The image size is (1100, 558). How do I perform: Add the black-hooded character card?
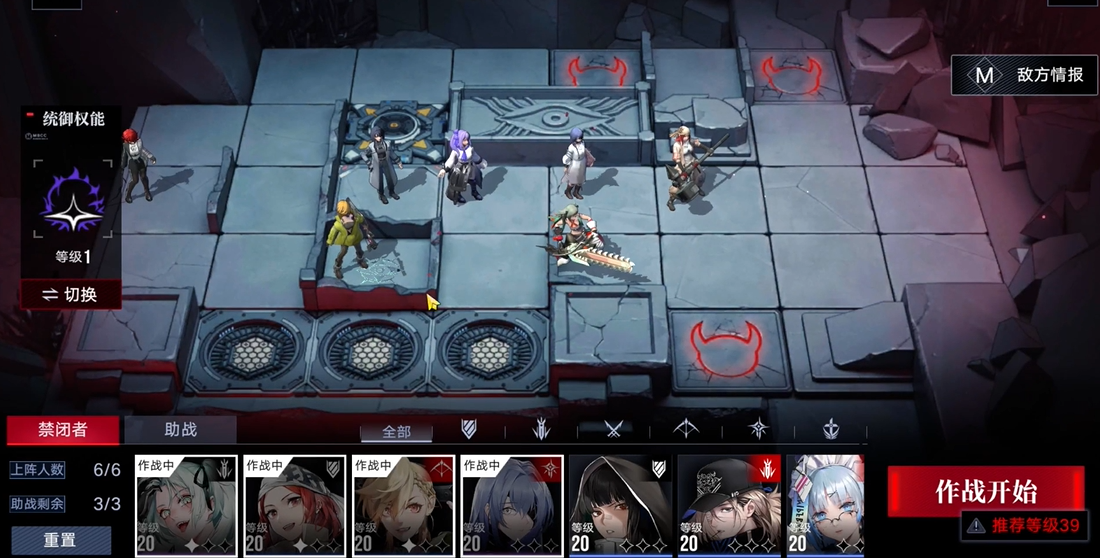[620, 505]
